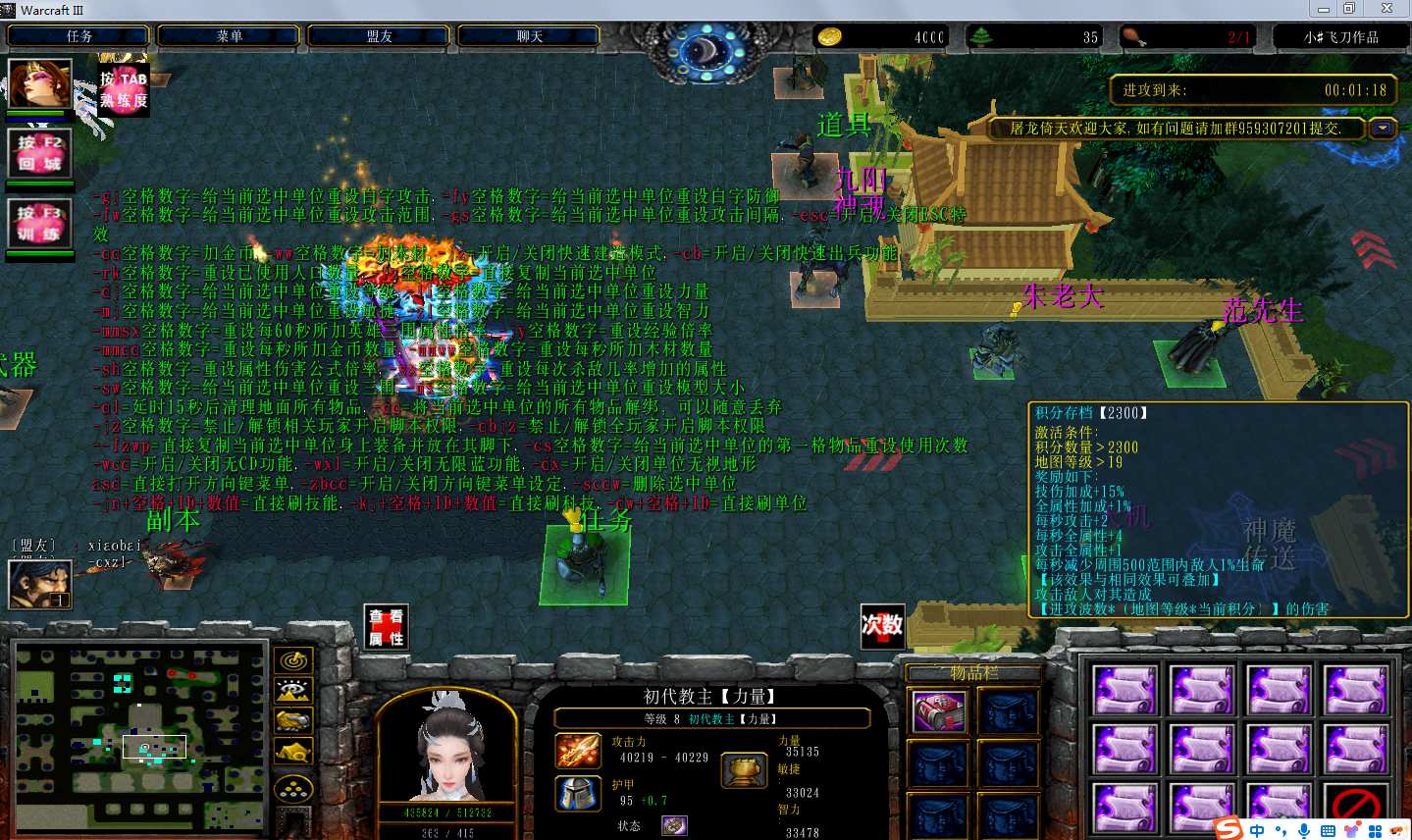This screenshot has height=840, width=1412.
Task: Toggle the formation movement button
Action: pyautogui.click(x=293, y=788)
